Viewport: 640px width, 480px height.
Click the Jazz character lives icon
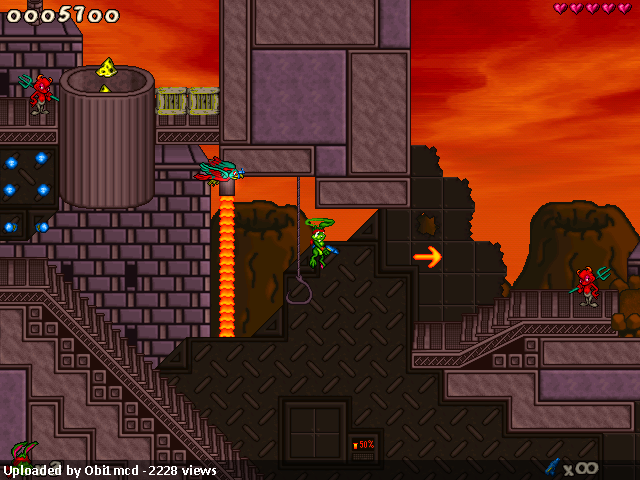24,452
